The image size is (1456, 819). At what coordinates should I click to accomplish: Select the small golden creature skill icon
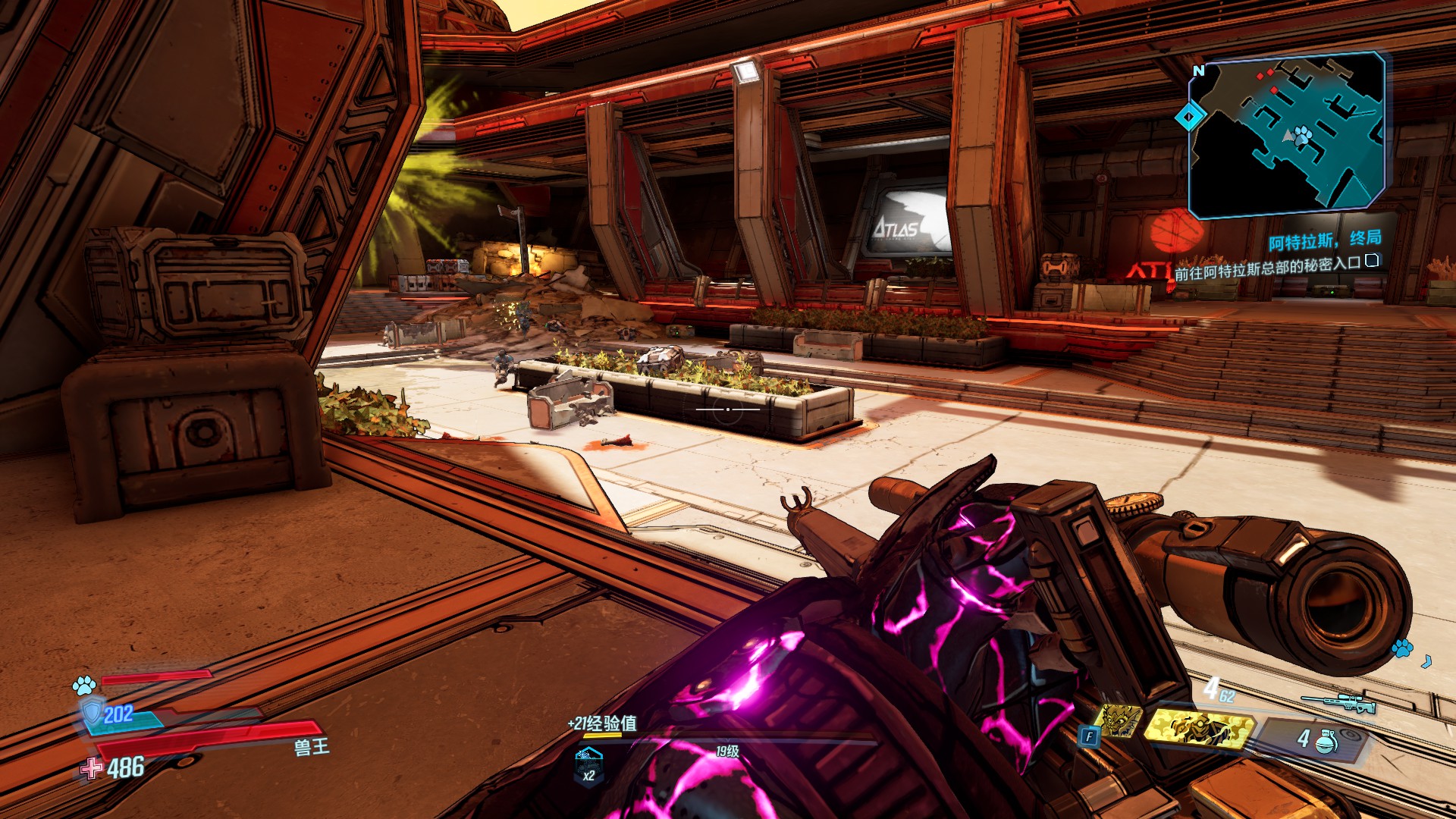[1120, 720]
